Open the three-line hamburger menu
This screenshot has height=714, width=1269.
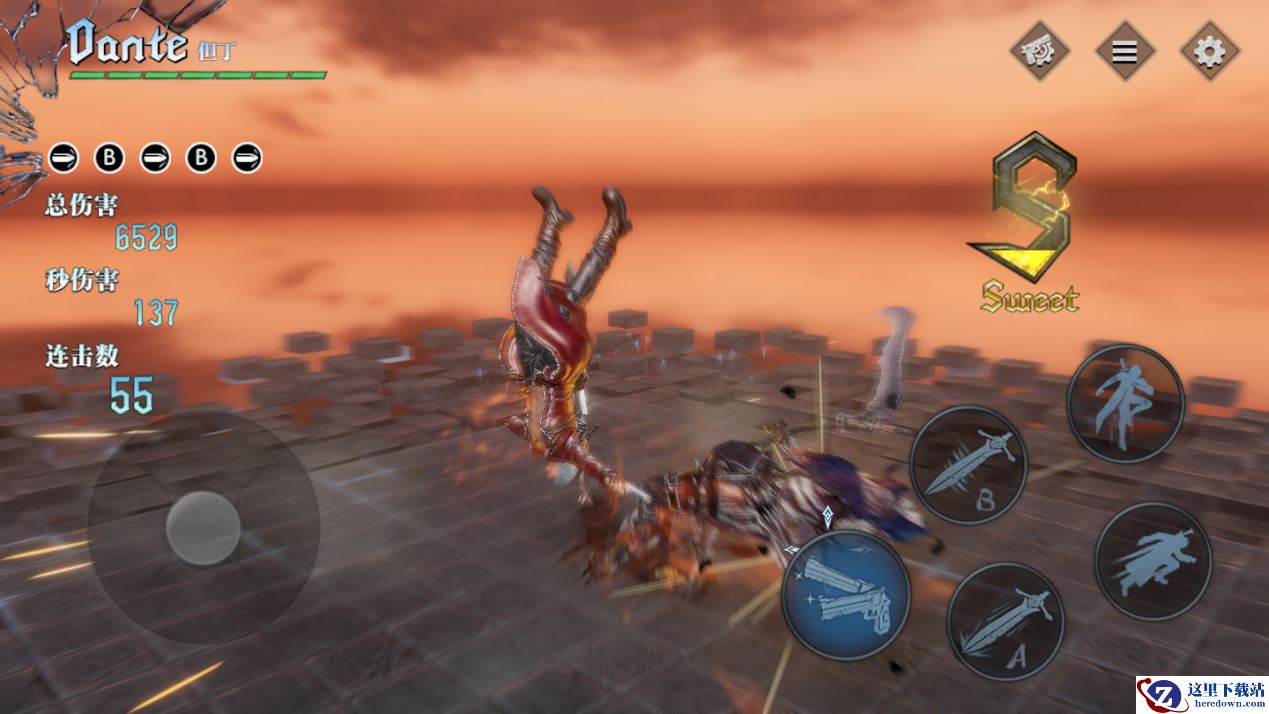click(x=1125, y=50)
